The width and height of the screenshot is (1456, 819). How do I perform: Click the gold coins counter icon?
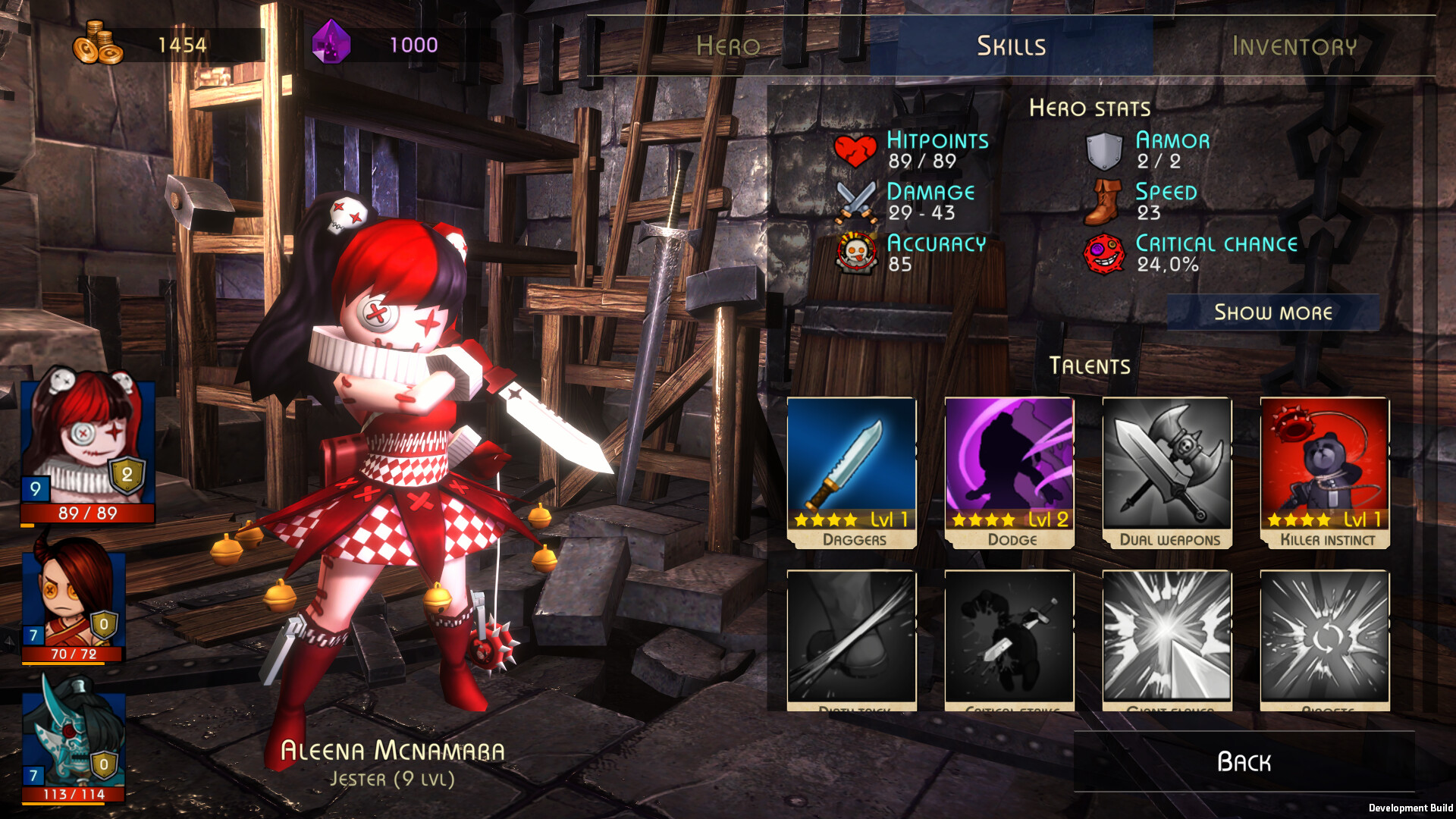tap(99, 44)
